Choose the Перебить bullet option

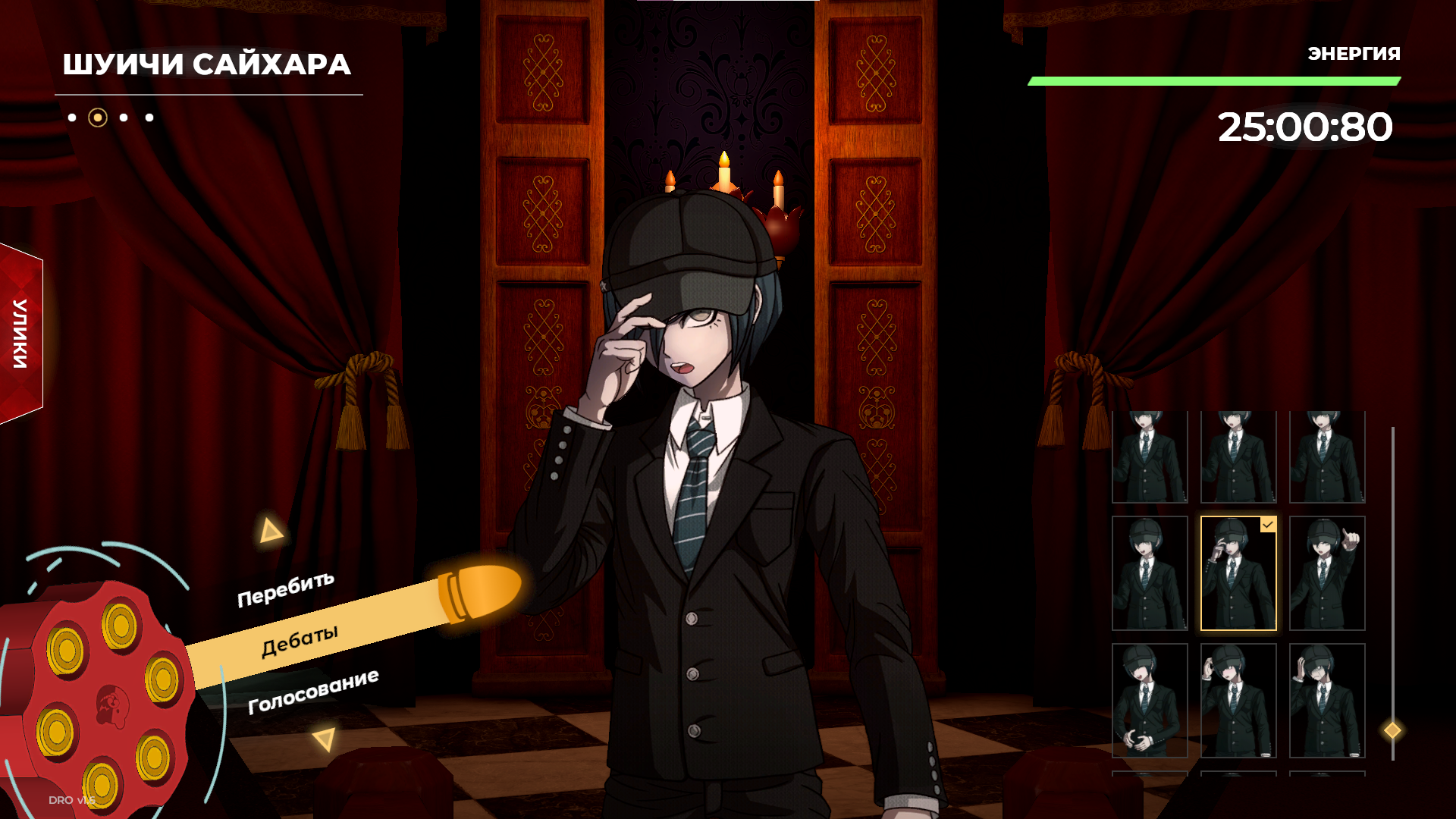[286, 589]
